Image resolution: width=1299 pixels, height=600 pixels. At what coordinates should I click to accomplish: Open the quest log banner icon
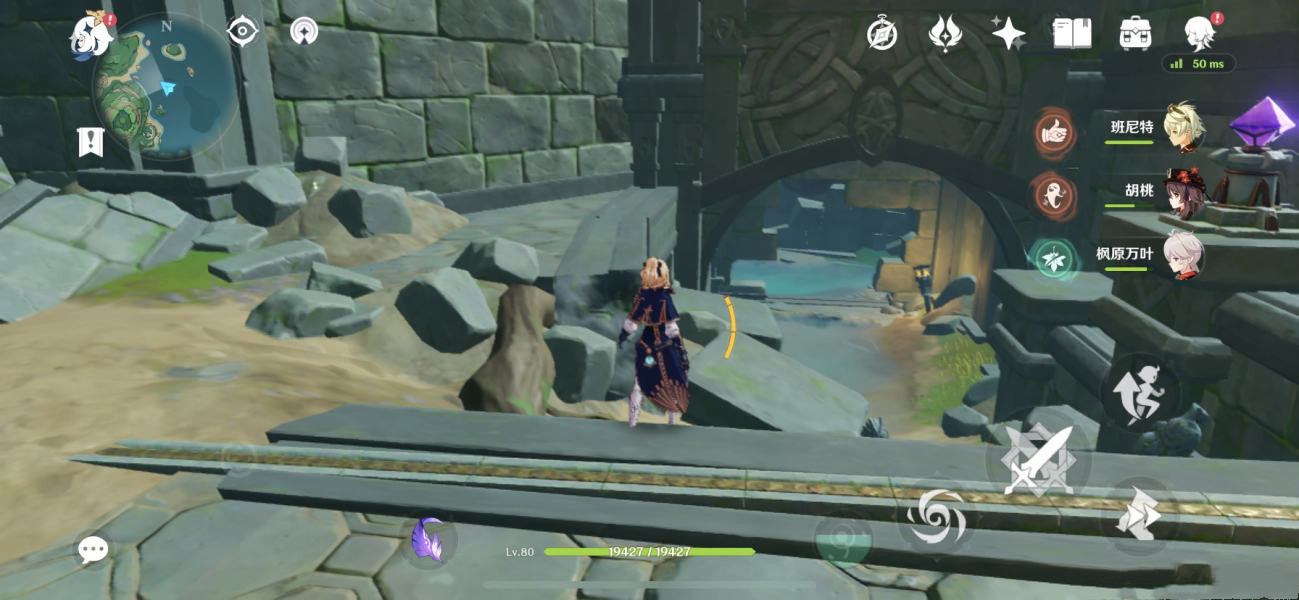click(91, 142)
